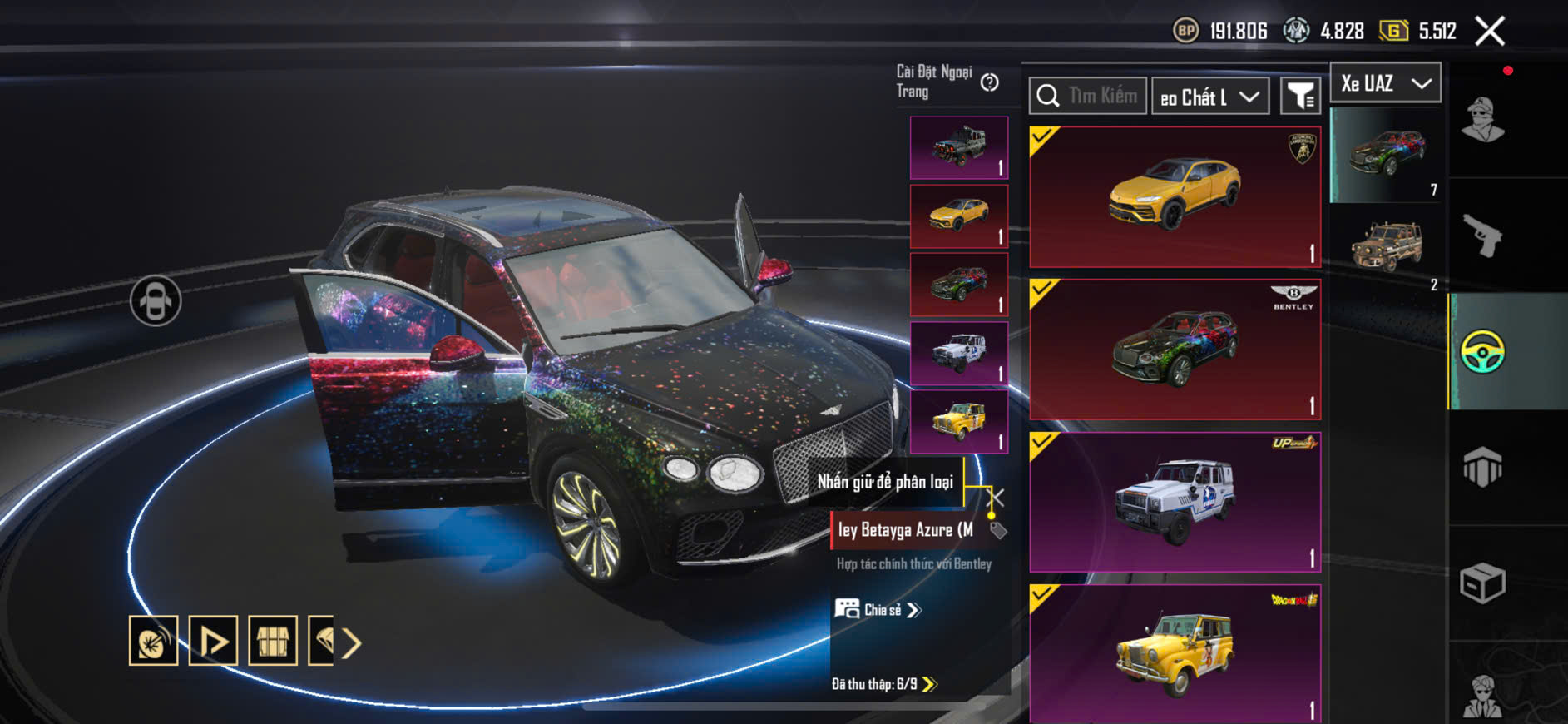Select the yellow Lamborghini Urus skin card

(x=1175, y=196)
